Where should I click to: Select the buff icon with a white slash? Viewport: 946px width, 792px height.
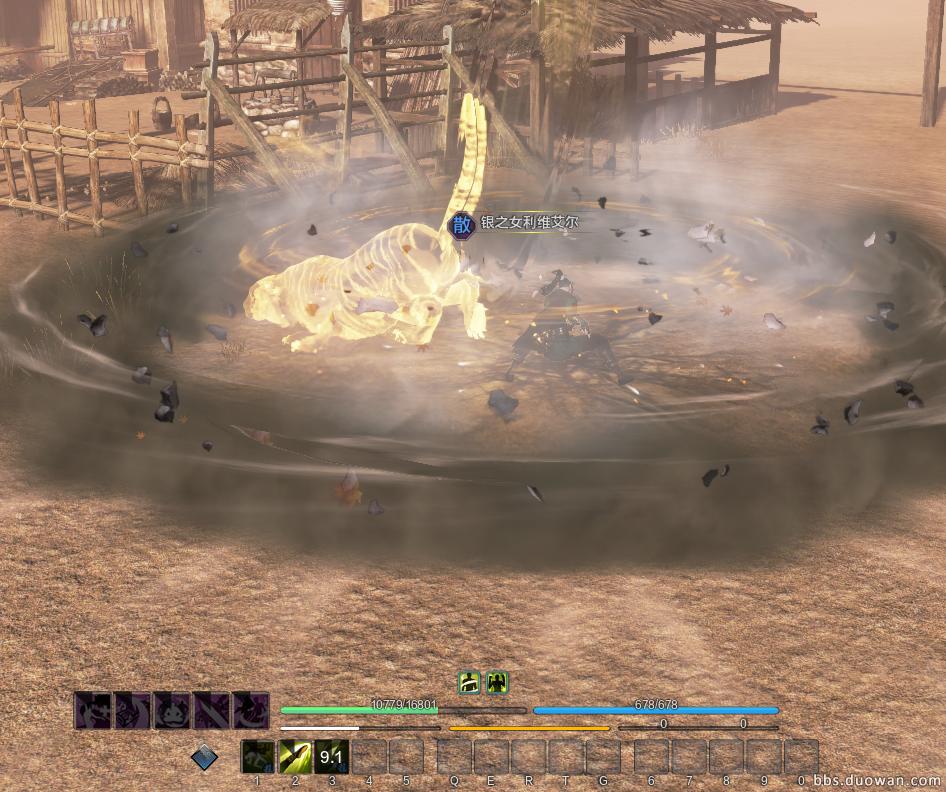[469, 683]
